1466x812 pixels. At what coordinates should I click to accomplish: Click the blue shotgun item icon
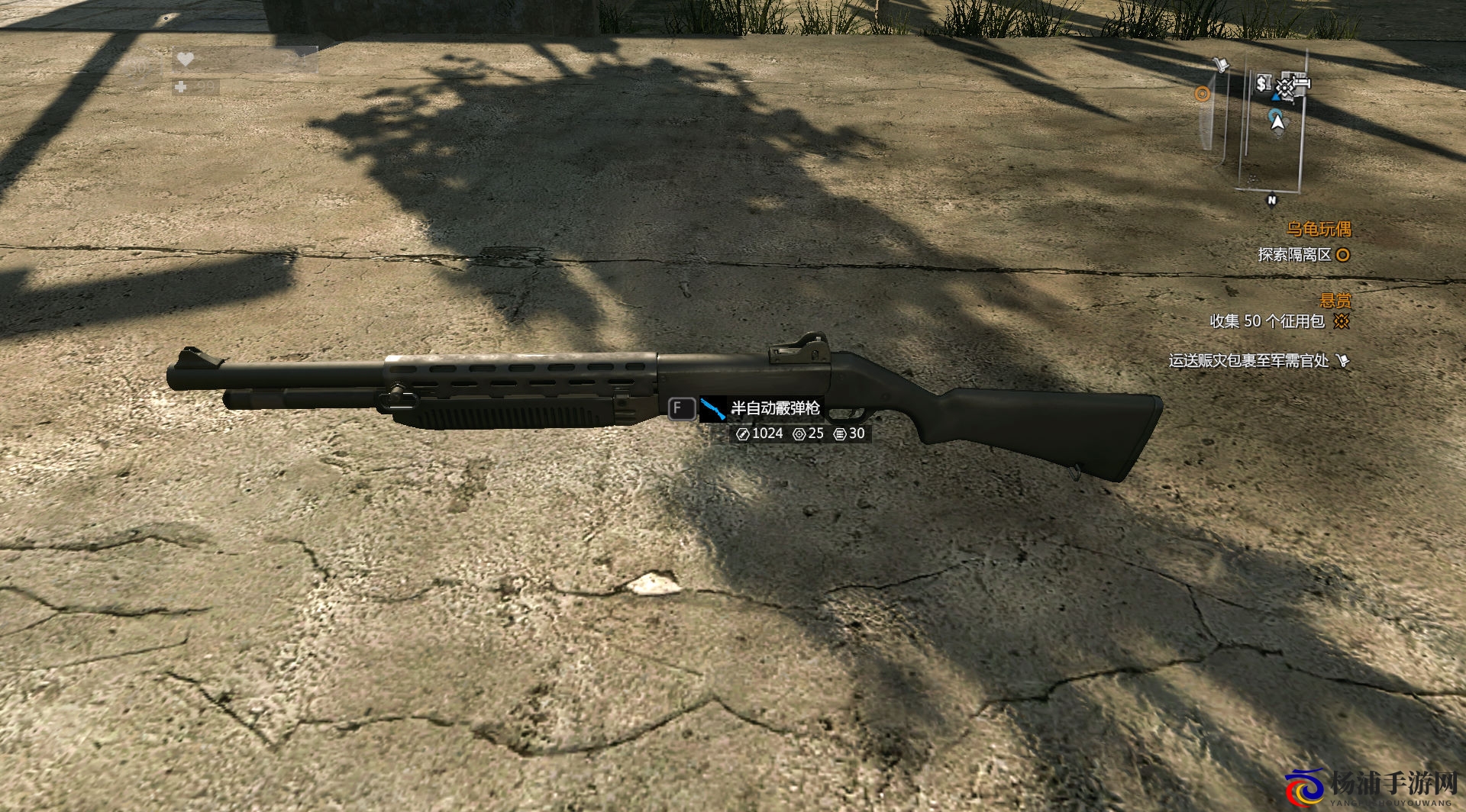click(x=713, y=409)
